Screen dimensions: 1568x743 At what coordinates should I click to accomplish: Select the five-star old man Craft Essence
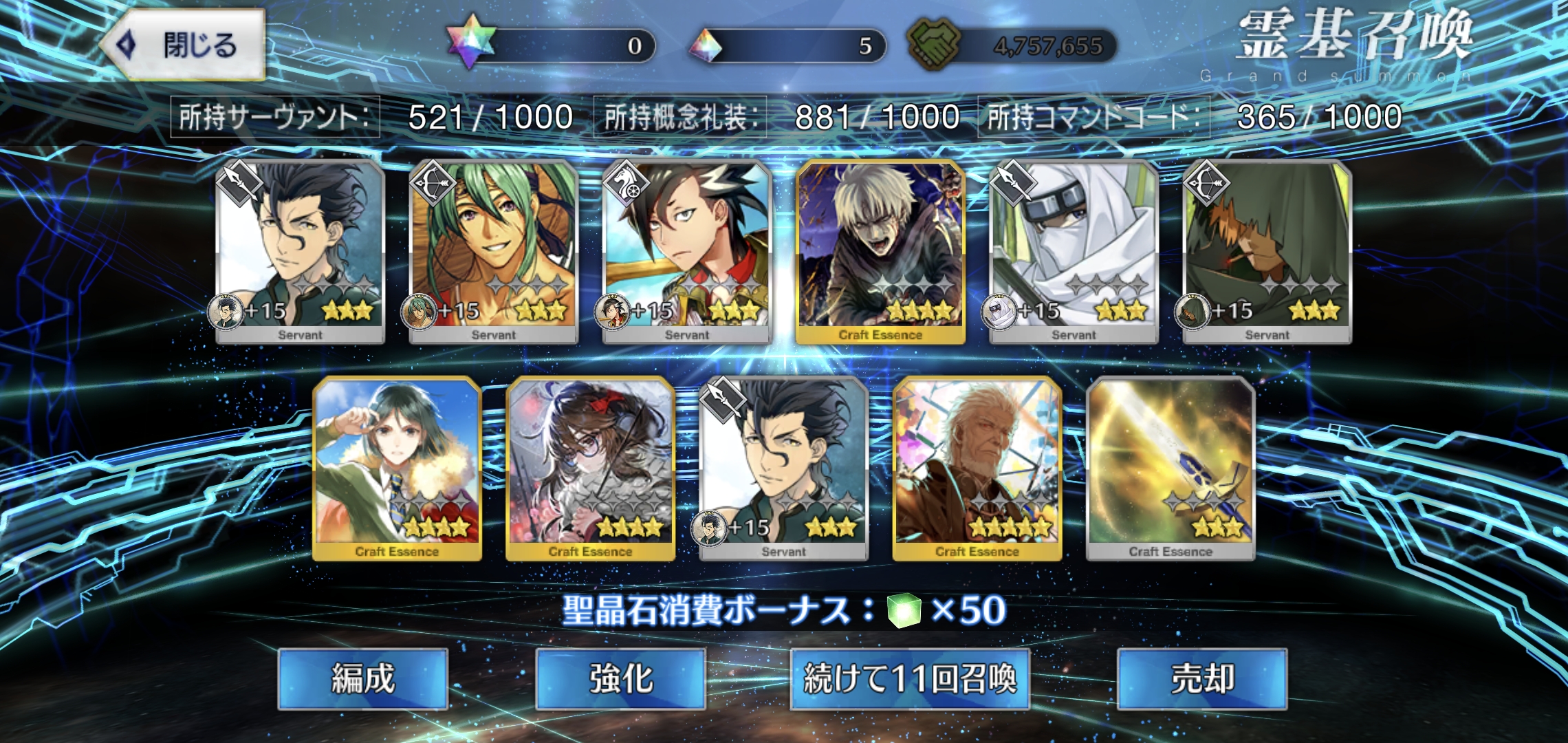click(x=977, y=469)
